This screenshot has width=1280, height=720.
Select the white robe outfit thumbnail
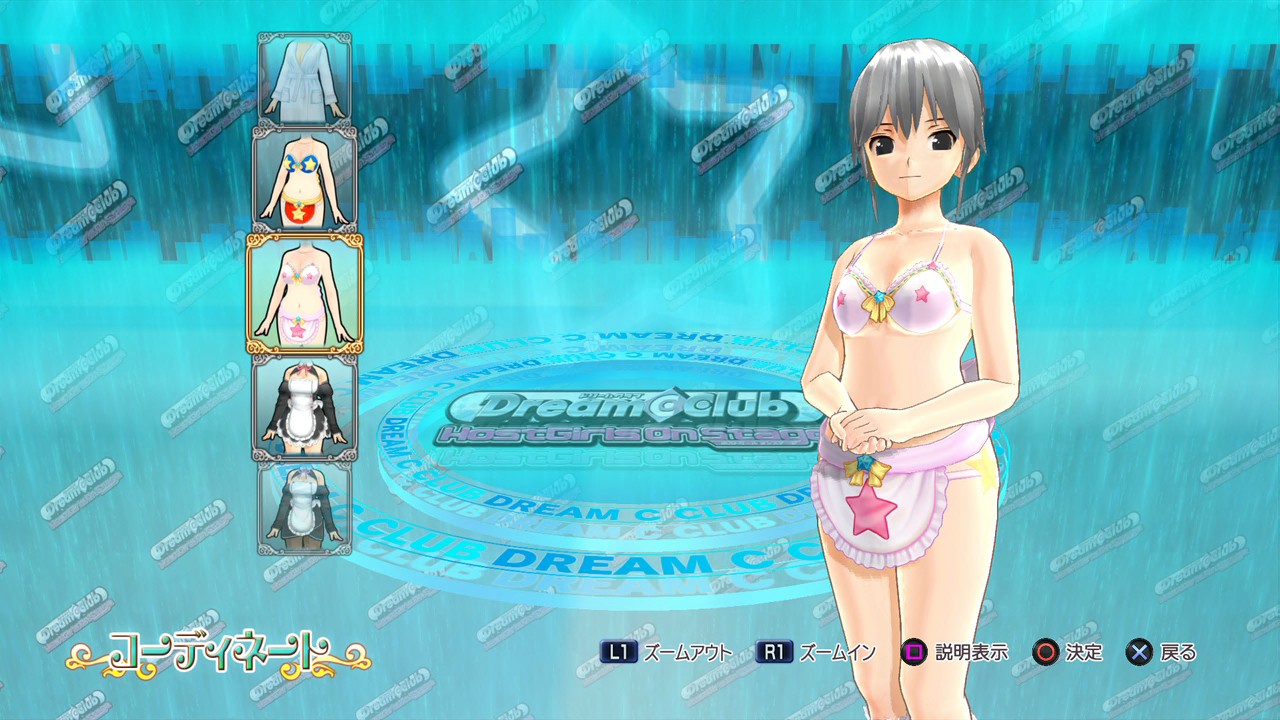(x=305, y=78)
